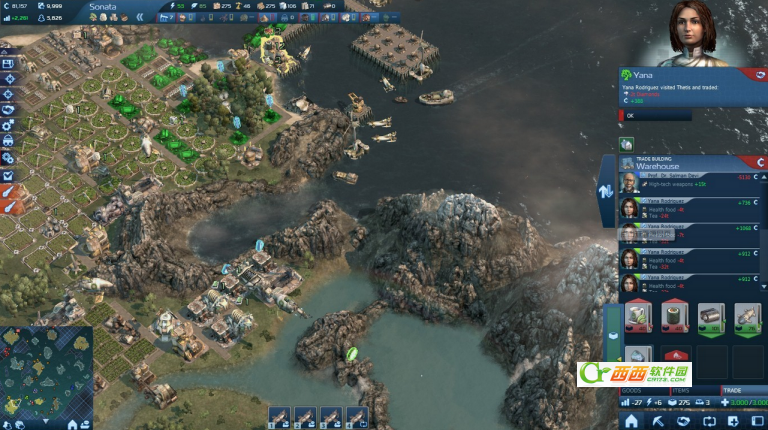Open the quest checklist icon
The height and width of the screenshot is (430, 768).
click(x=8, y=175)
